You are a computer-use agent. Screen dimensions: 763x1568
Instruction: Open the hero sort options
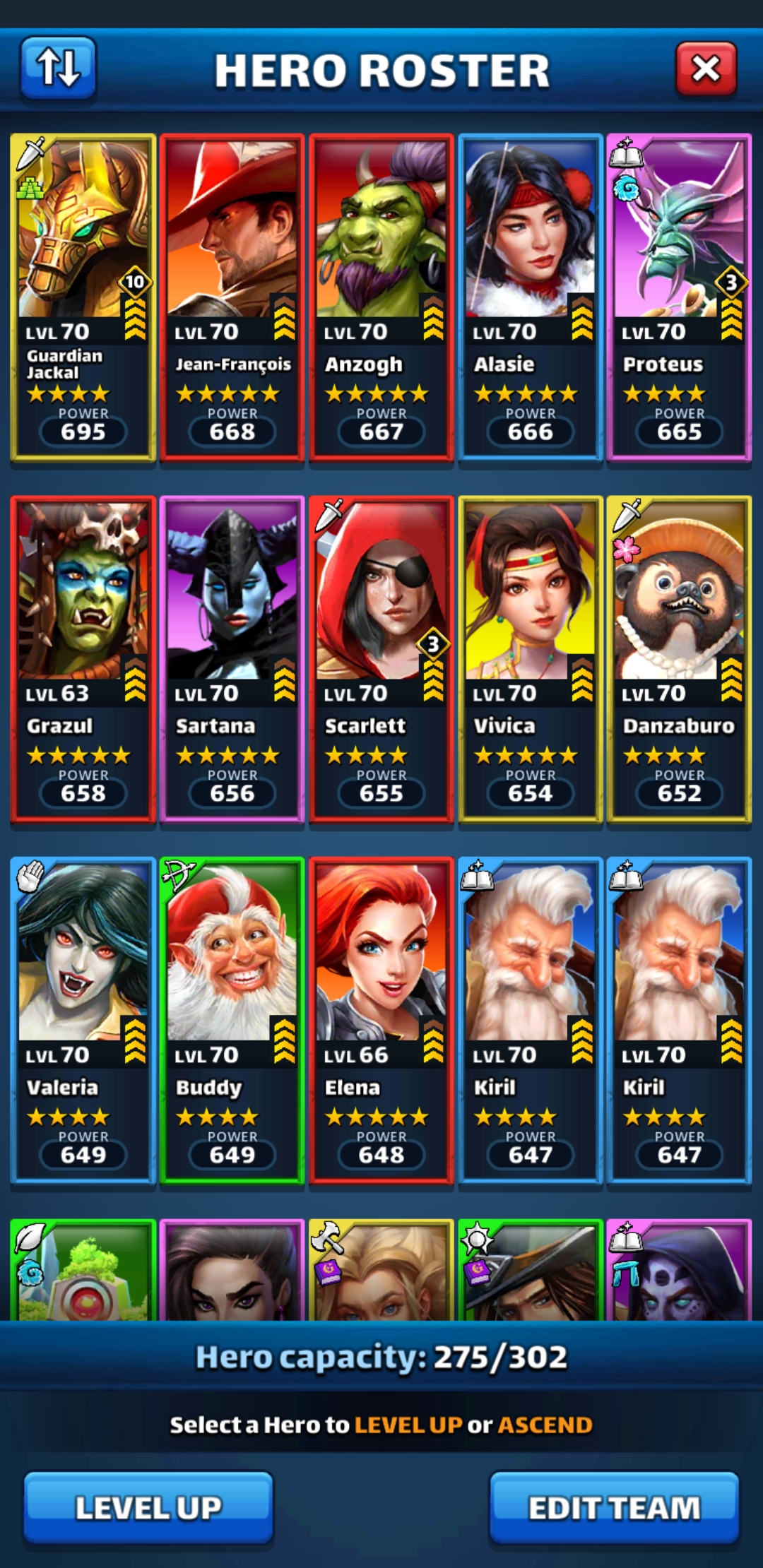point(58,68)
